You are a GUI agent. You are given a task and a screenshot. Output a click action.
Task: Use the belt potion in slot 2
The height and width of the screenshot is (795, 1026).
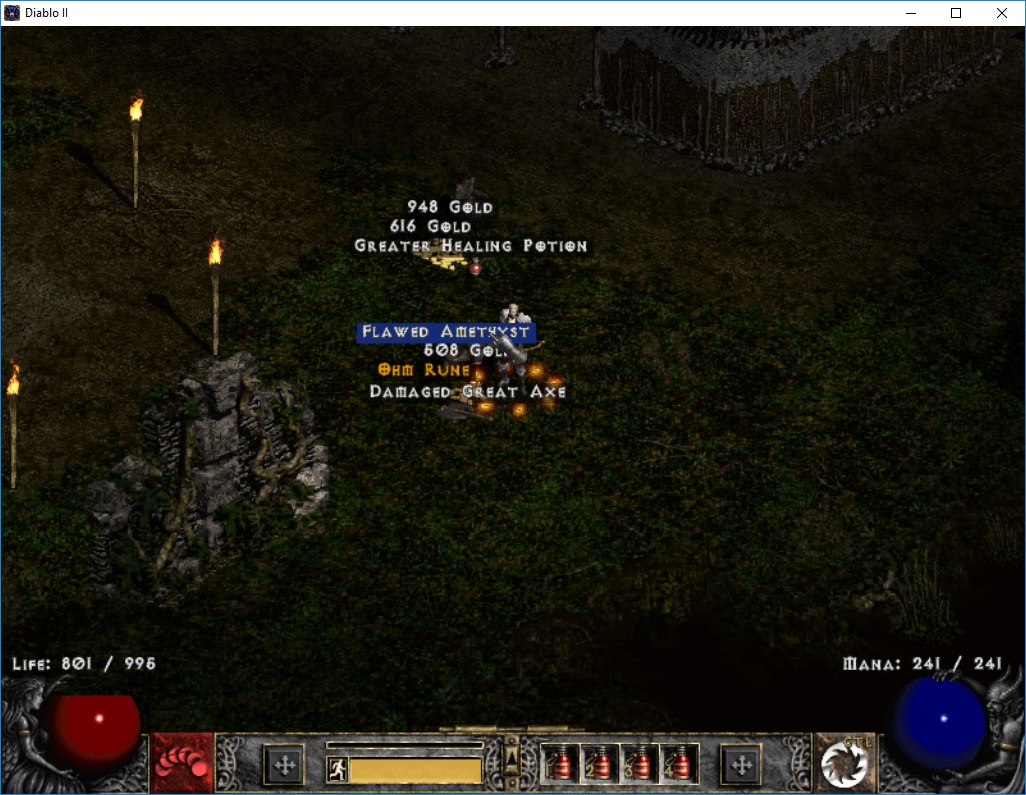coord(599,765)
